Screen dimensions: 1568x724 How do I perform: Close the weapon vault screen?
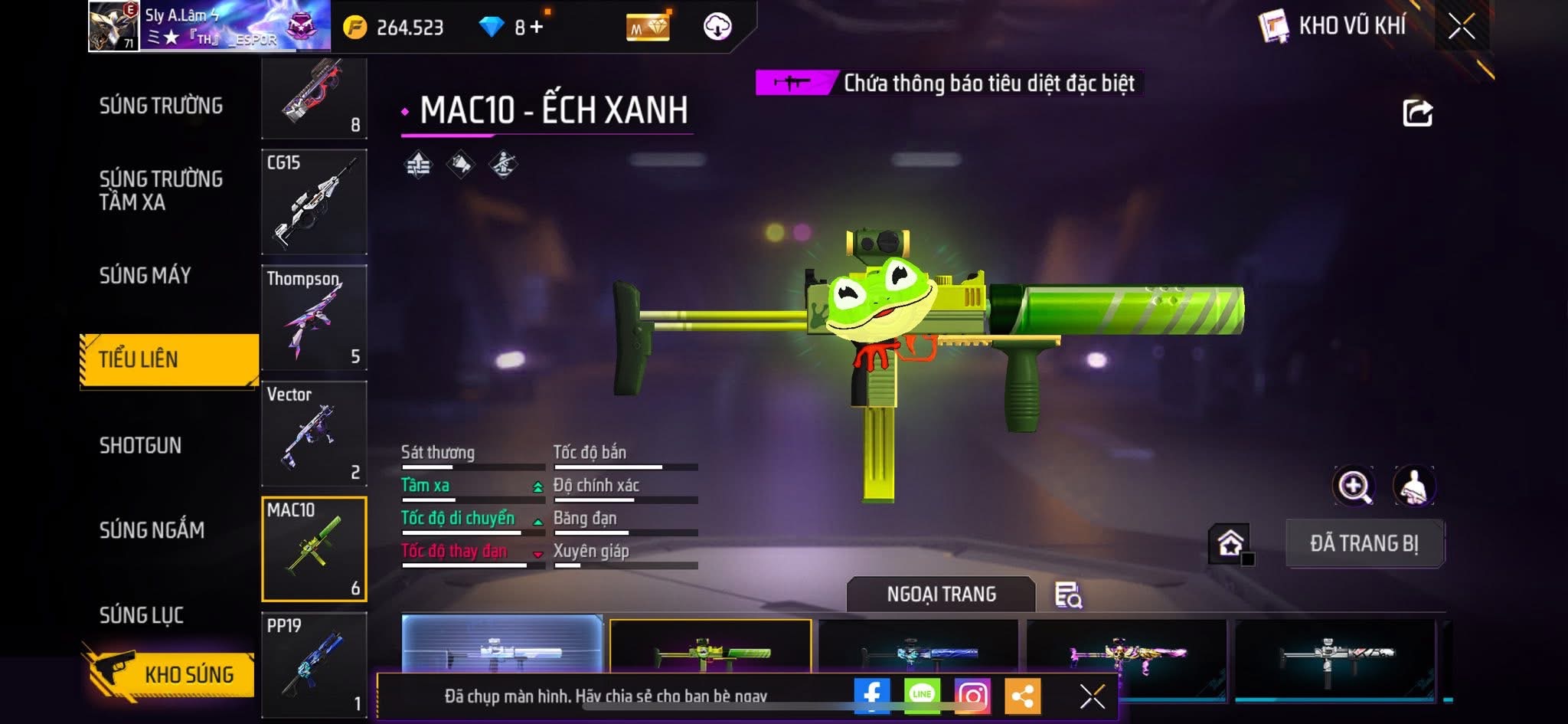(1462, 27)
